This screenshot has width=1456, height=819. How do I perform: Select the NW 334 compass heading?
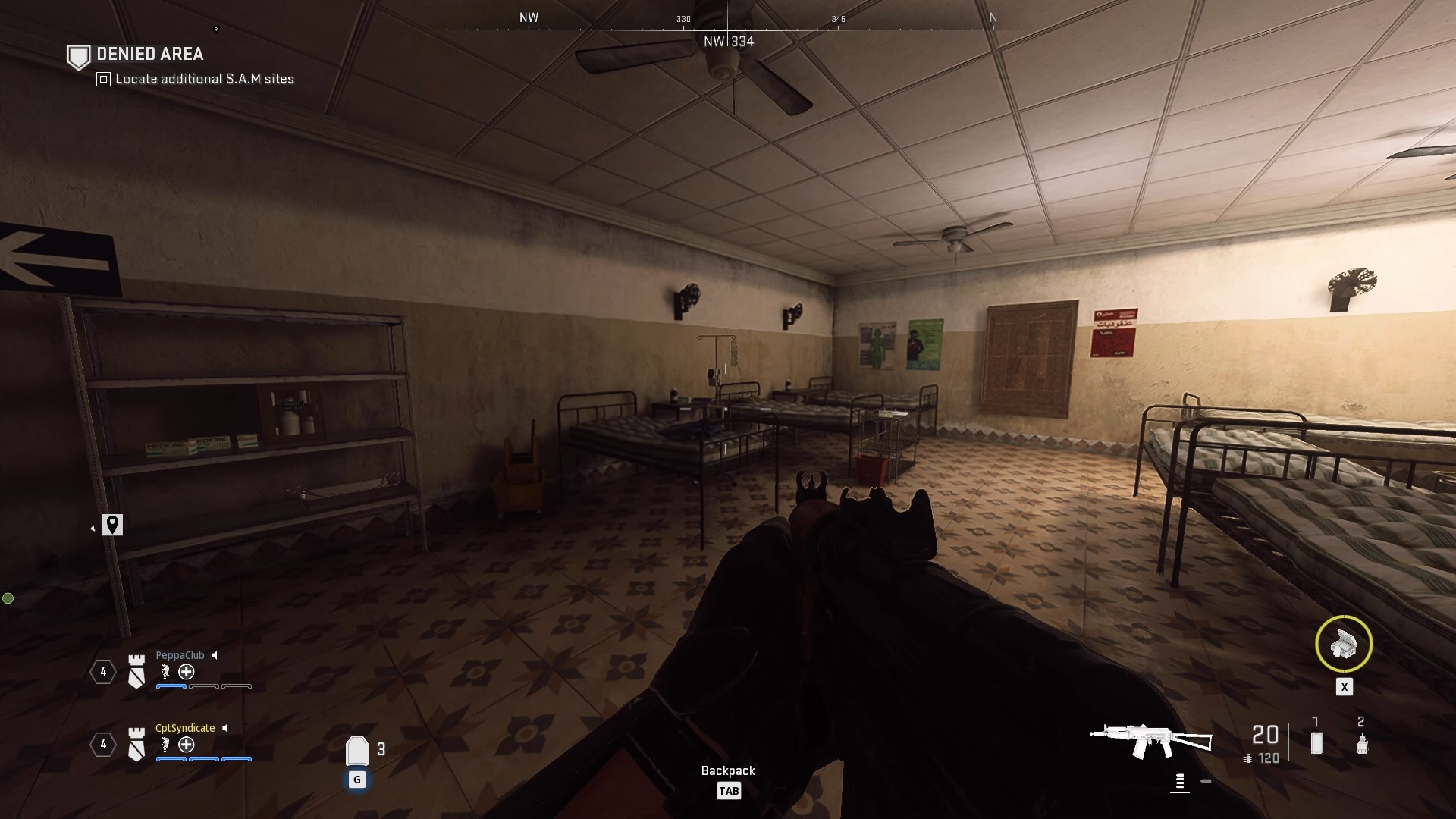pos(730,41)
